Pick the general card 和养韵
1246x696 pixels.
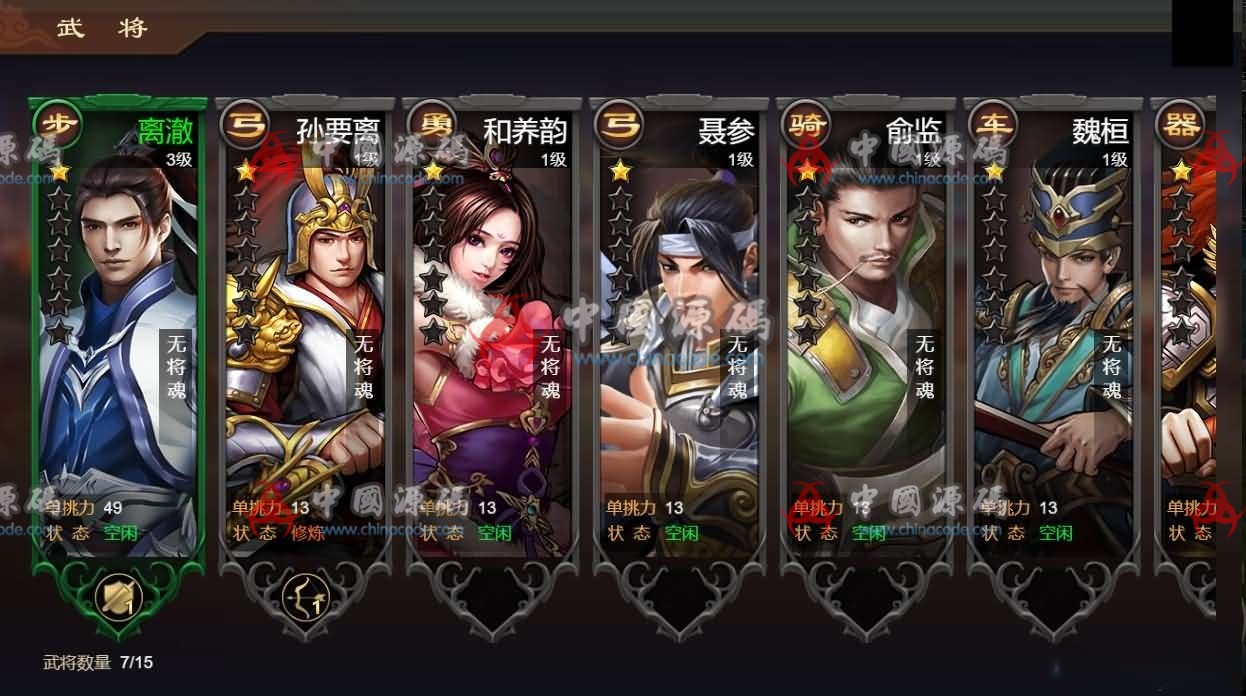click(x=492, y=330)
